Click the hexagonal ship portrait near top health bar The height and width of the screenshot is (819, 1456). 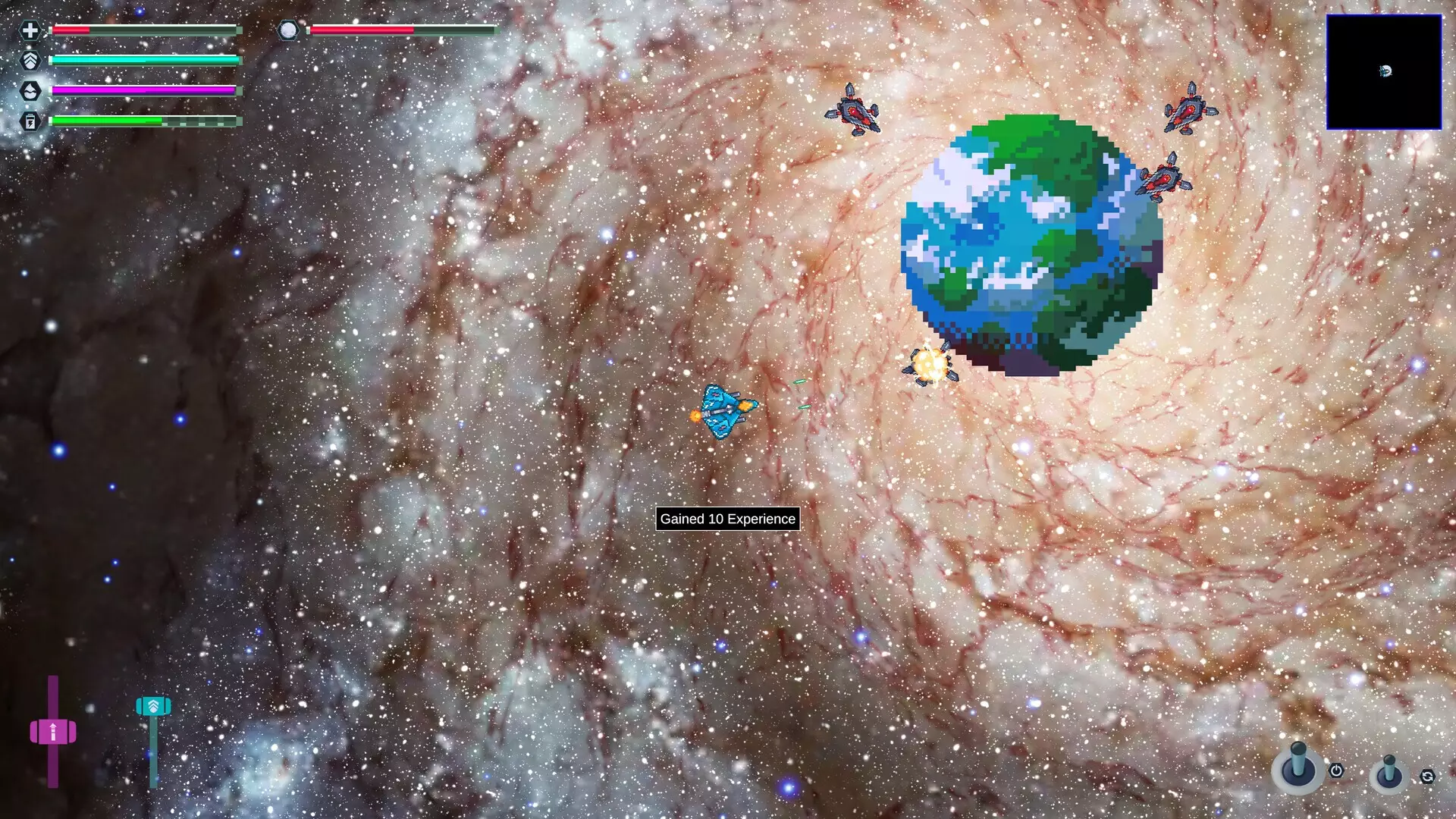pyautogui.click(x=288, y=30)
